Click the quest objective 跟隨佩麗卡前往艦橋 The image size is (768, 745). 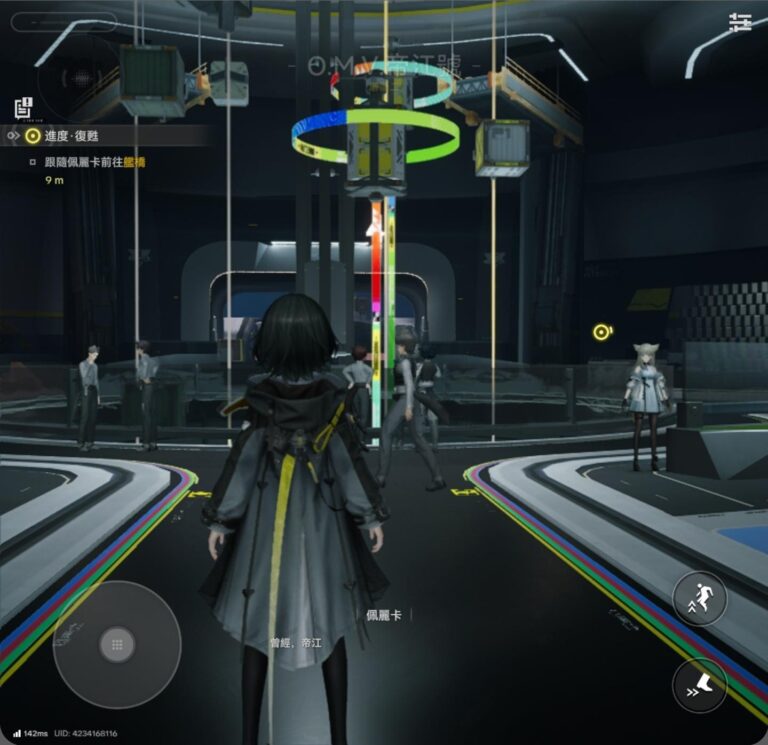[104, 162]
